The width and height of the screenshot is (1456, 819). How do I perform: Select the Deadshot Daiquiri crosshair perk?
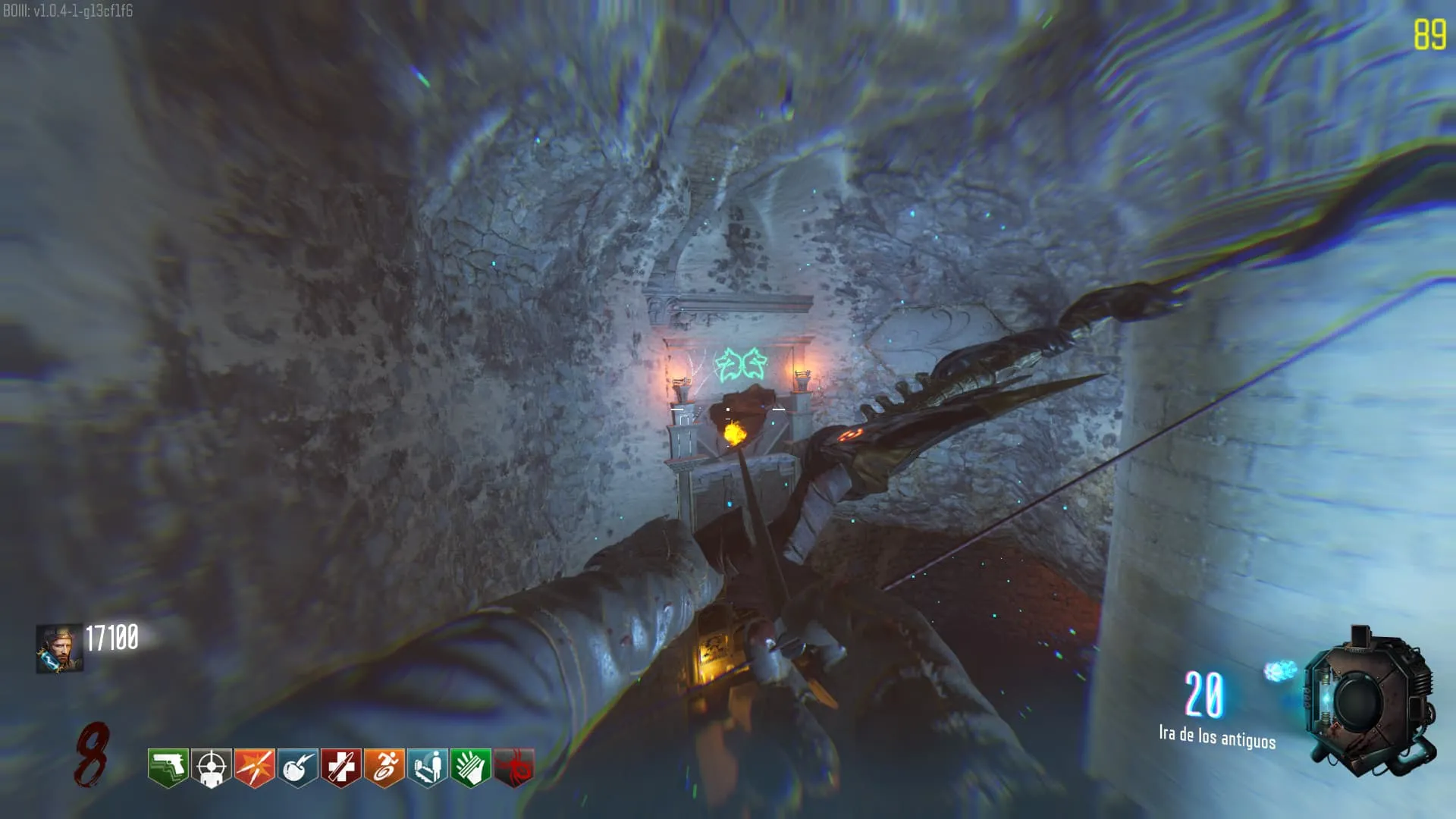(x=211, y=767)
